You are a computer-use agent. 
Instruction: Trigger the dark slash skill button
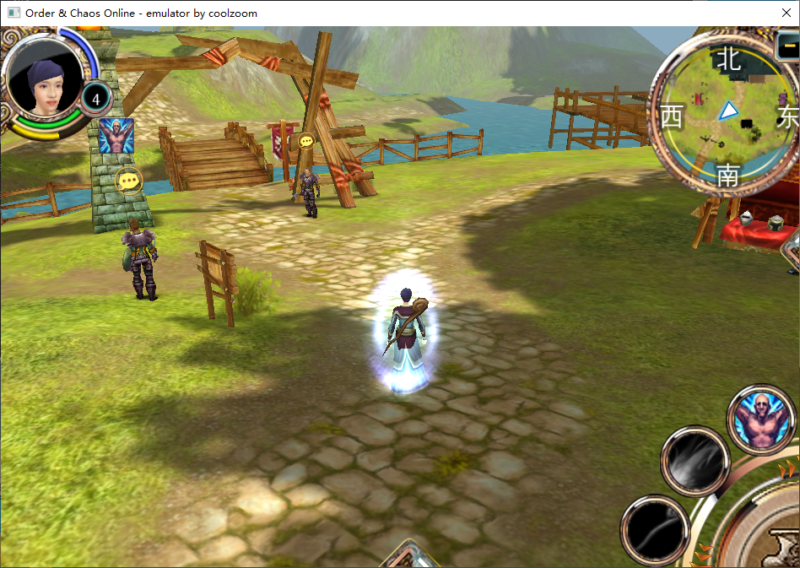pos(654,528)
